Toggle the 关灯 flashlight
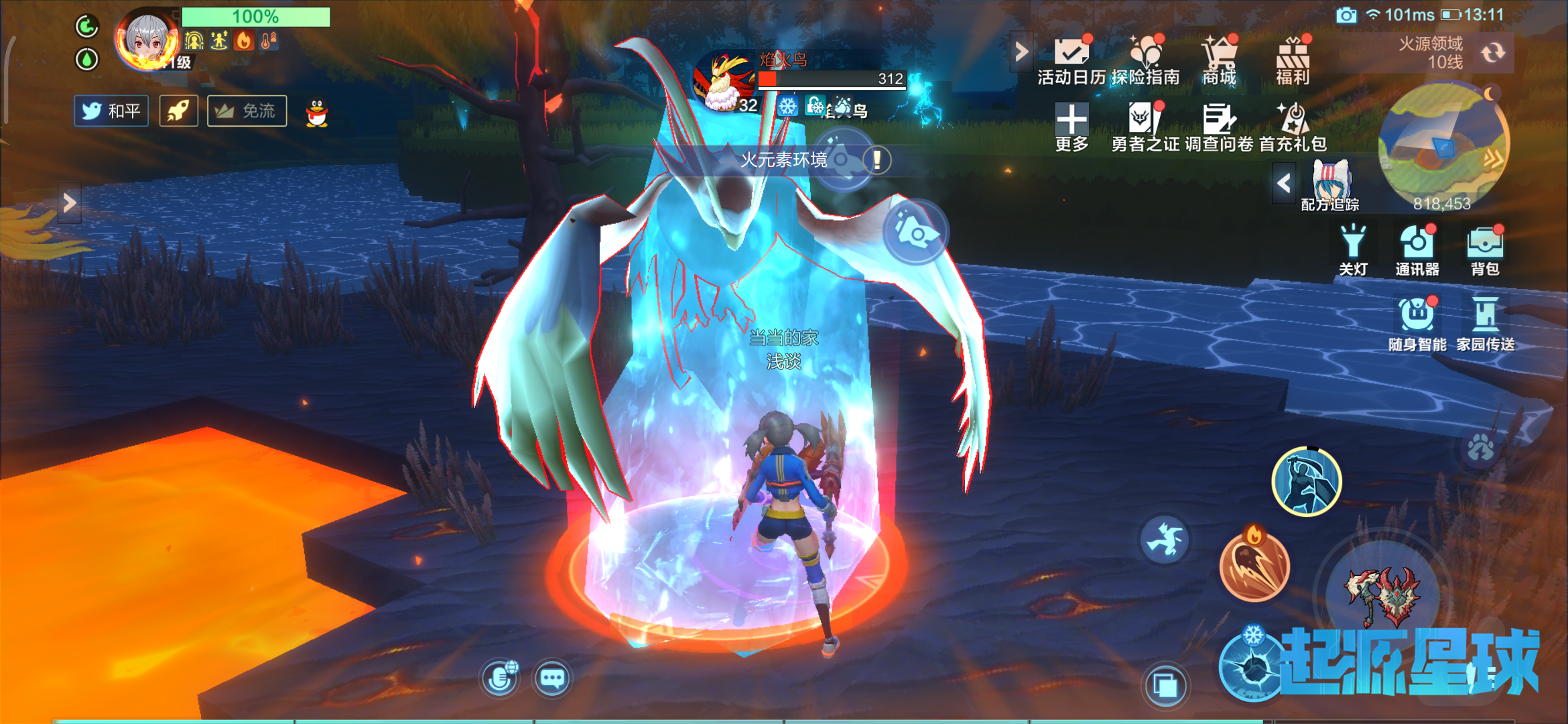This screenshot has height=724, width=1568. tap(1353, 250)
